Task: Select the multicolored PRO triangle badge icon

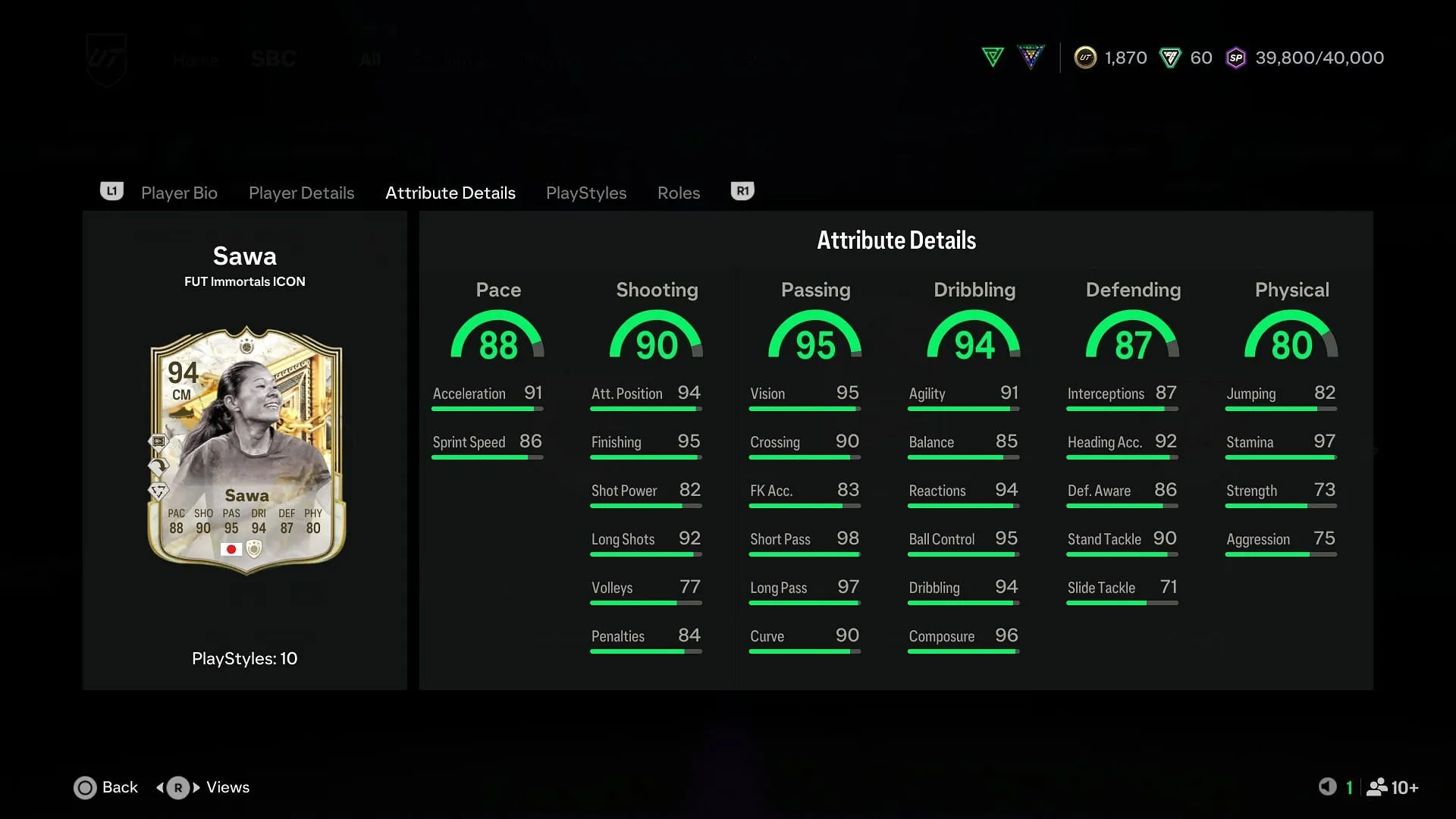Action: [1031, 57]
